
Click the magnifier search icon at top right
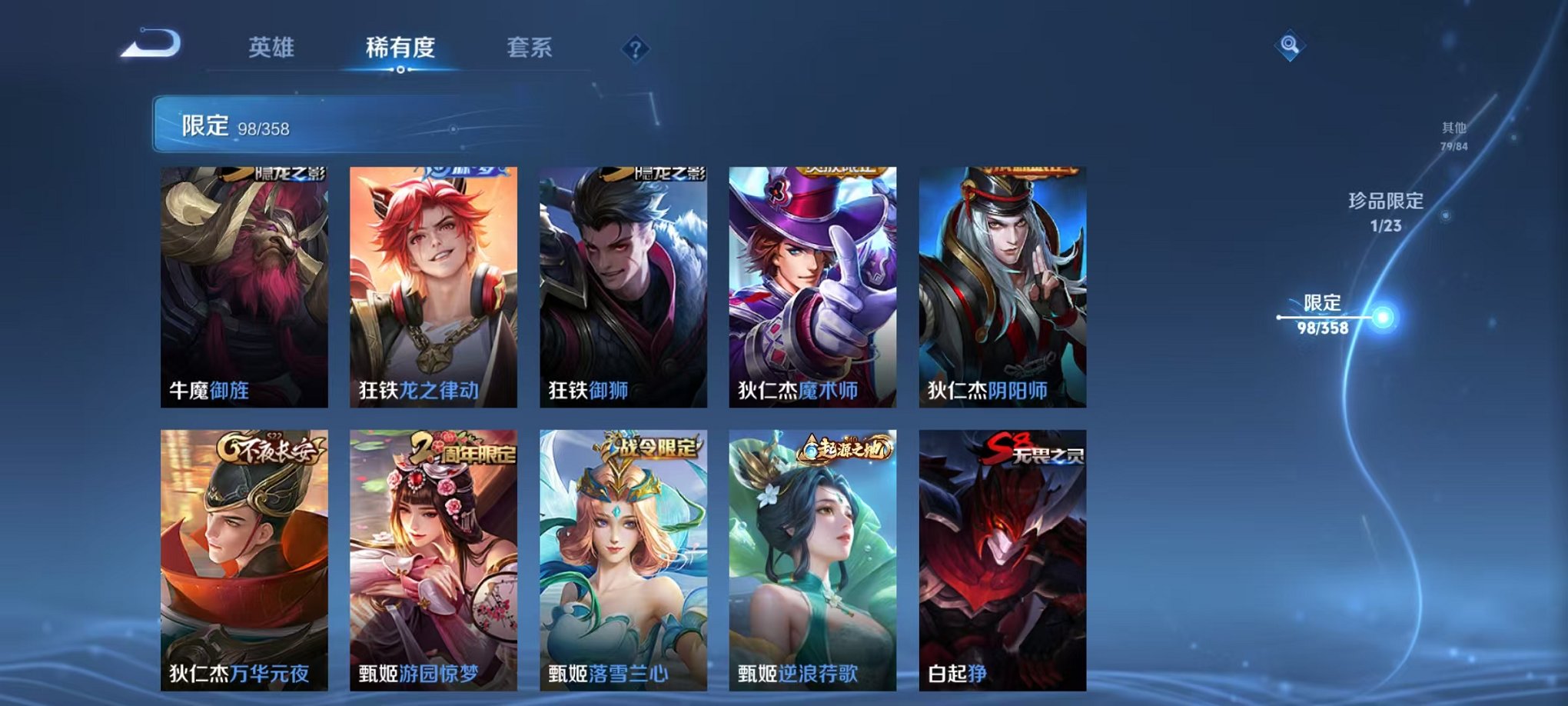pos(1292,45)
